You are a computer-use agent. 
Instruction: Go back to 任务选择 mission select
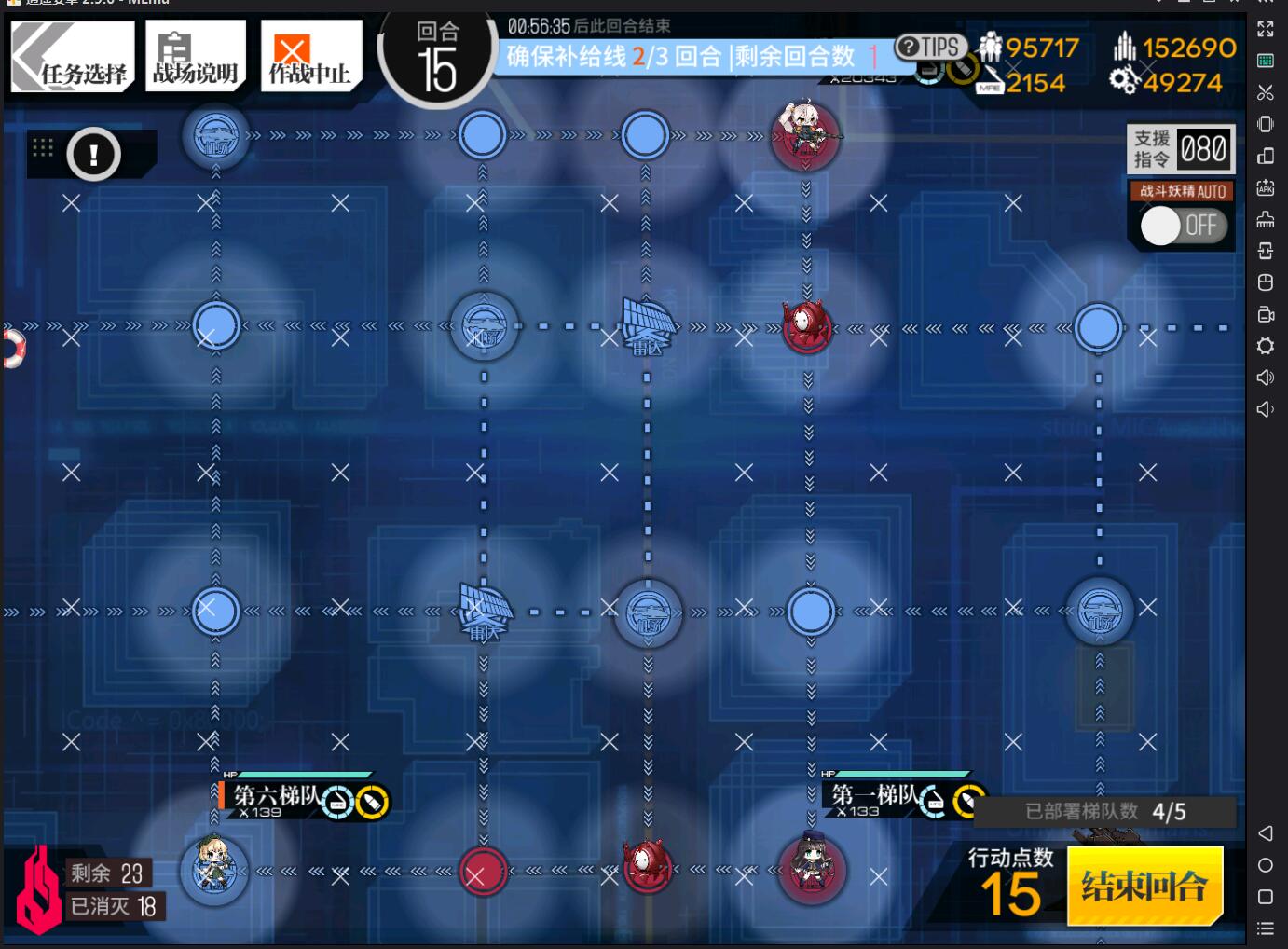click(x=73, y=58)
